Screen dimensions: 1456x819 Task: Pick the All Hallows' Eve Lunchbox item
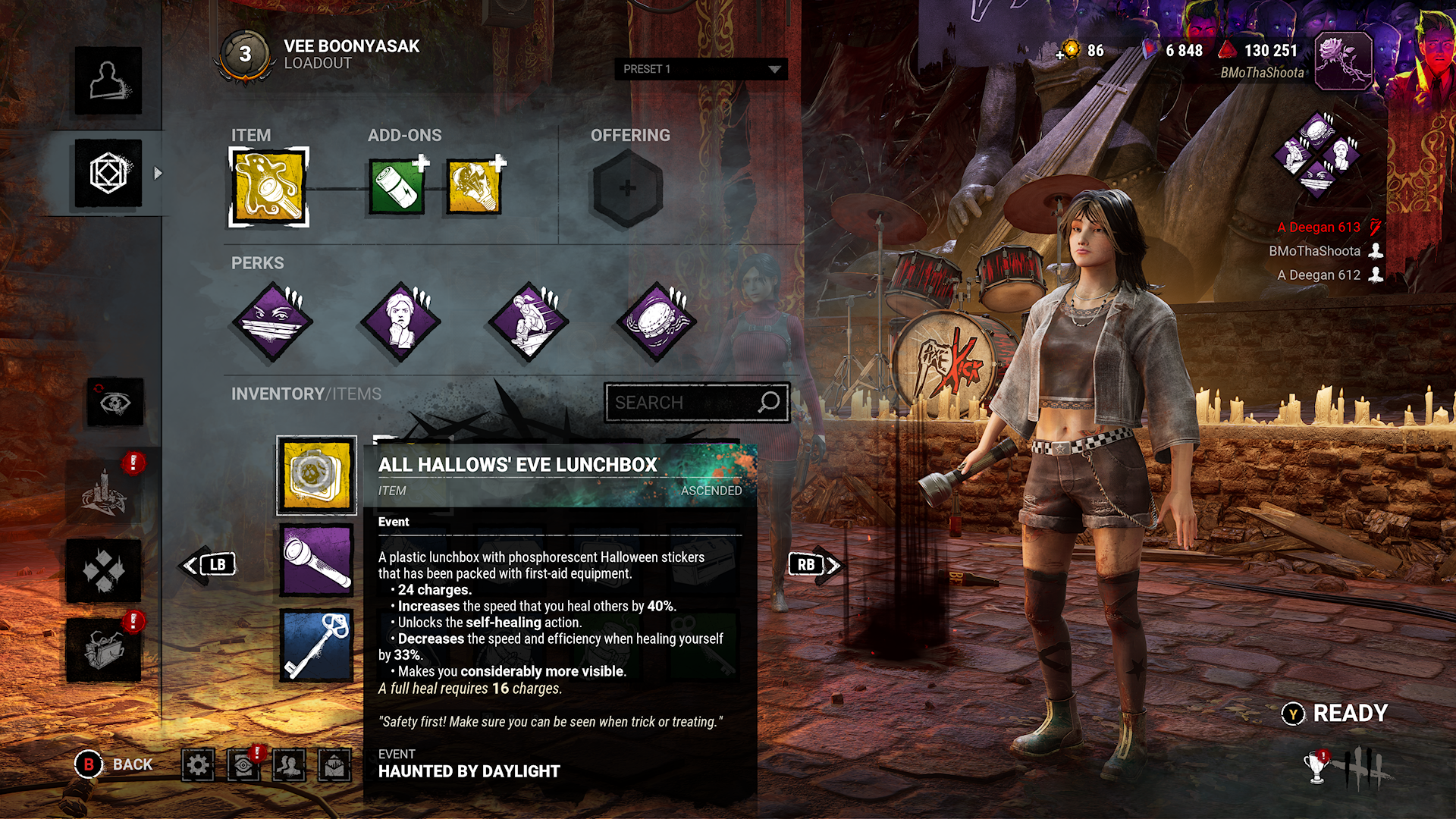pyautogui.click(x=316, y=475)
